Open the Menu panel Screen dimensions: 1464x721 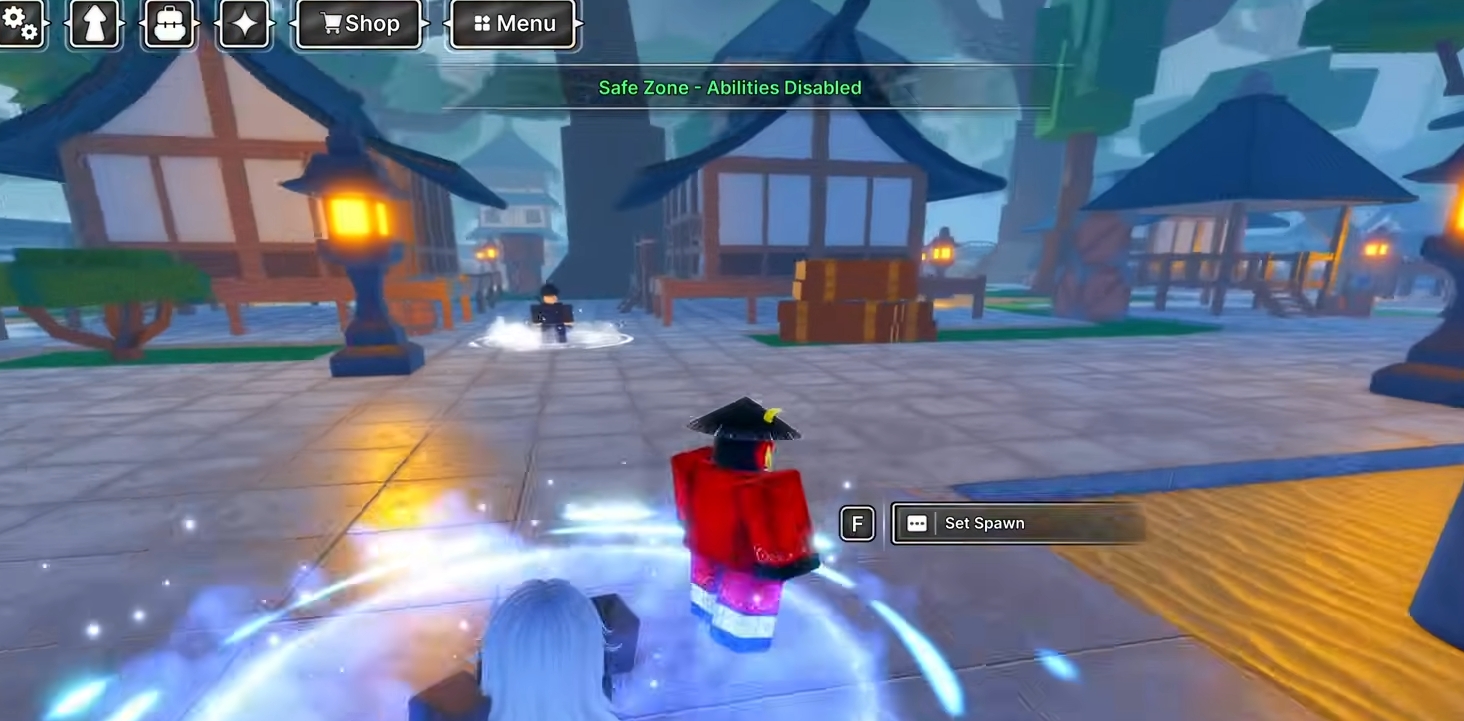pos(512,23)
